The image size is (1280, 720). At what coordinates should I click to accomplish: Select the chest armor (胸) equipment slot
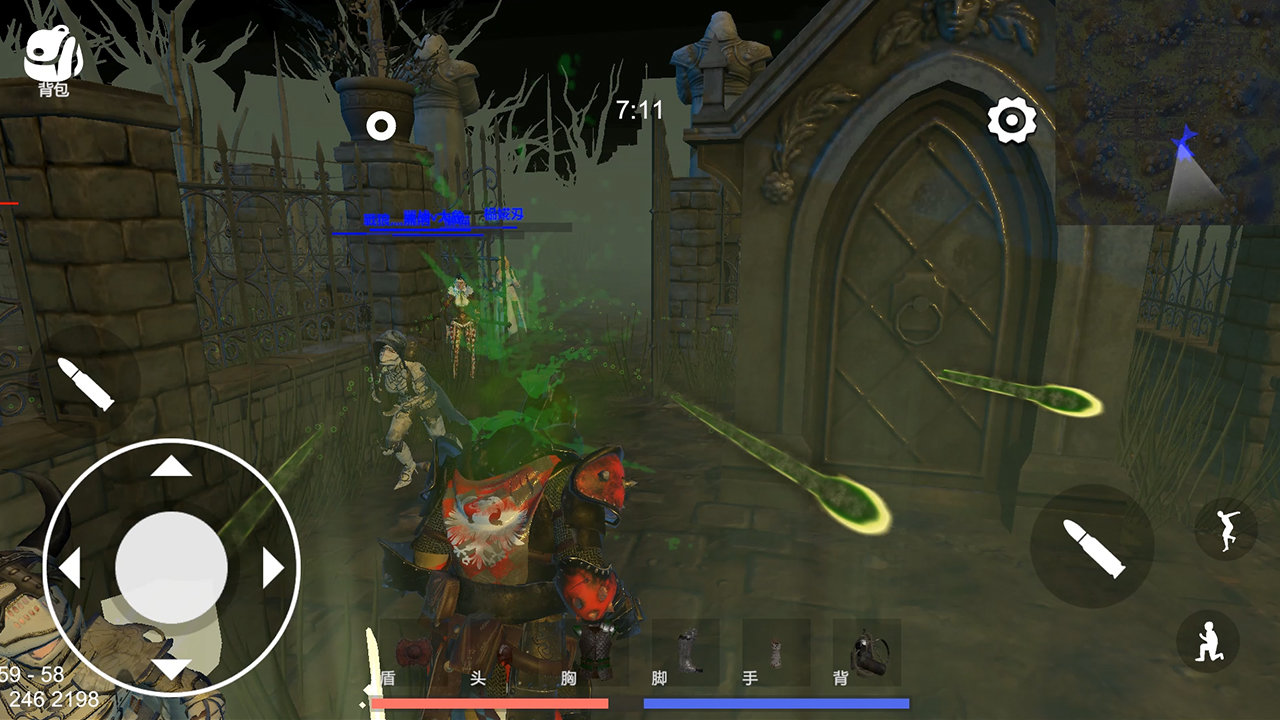click(595, 652)
